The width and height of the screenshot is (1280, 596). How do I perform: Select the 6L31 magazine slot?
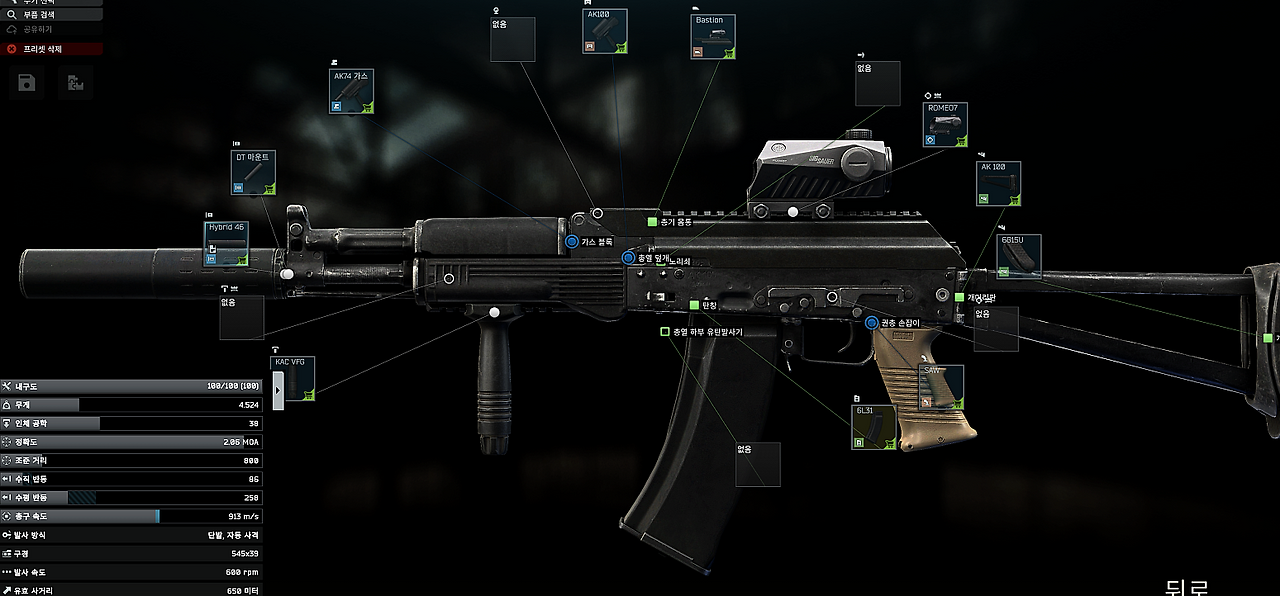tap(873, 427)
